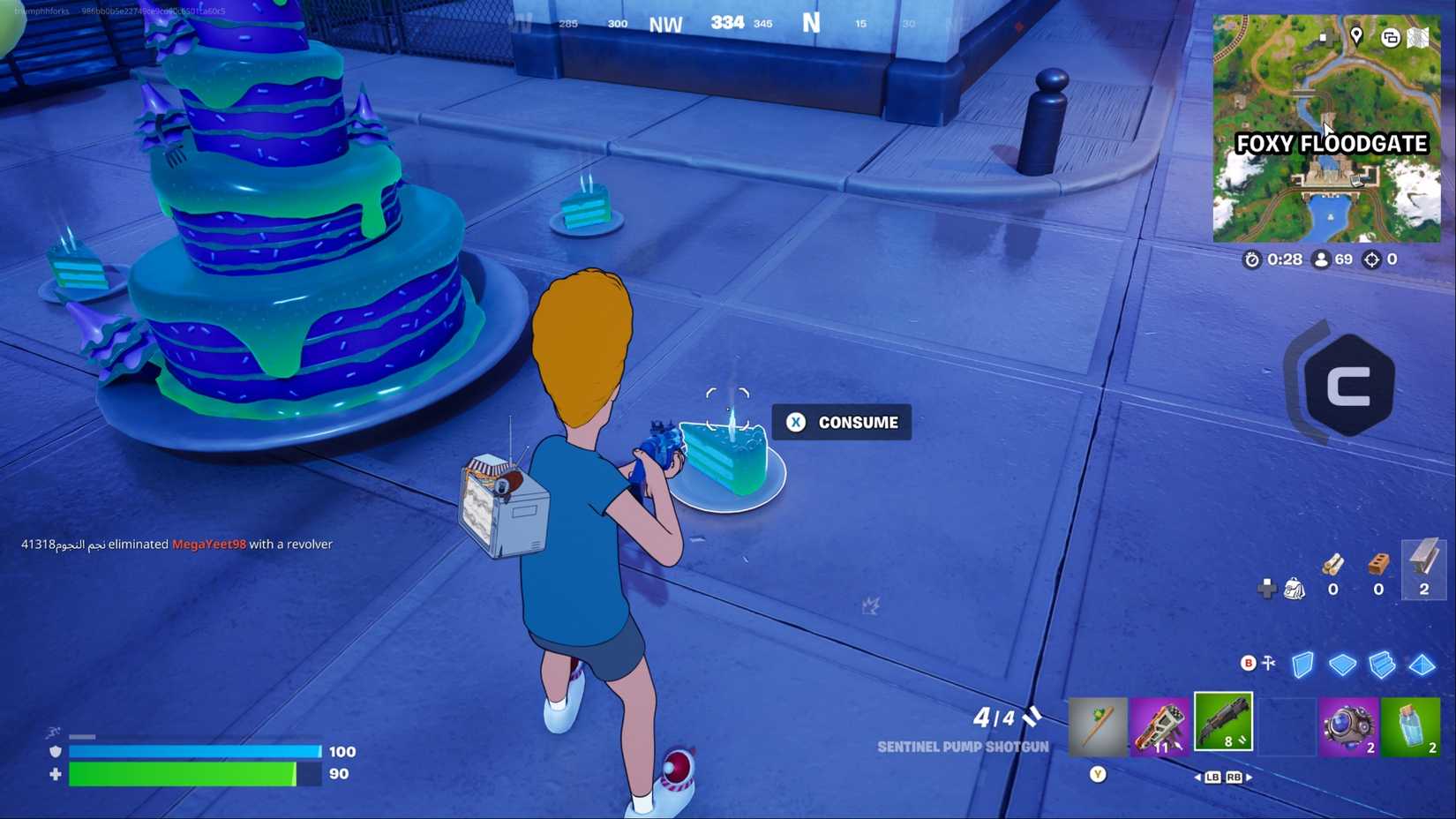1456x819 pixels.
Task: Click the backpack inventory icon
Action: [x=1293, y=587]
